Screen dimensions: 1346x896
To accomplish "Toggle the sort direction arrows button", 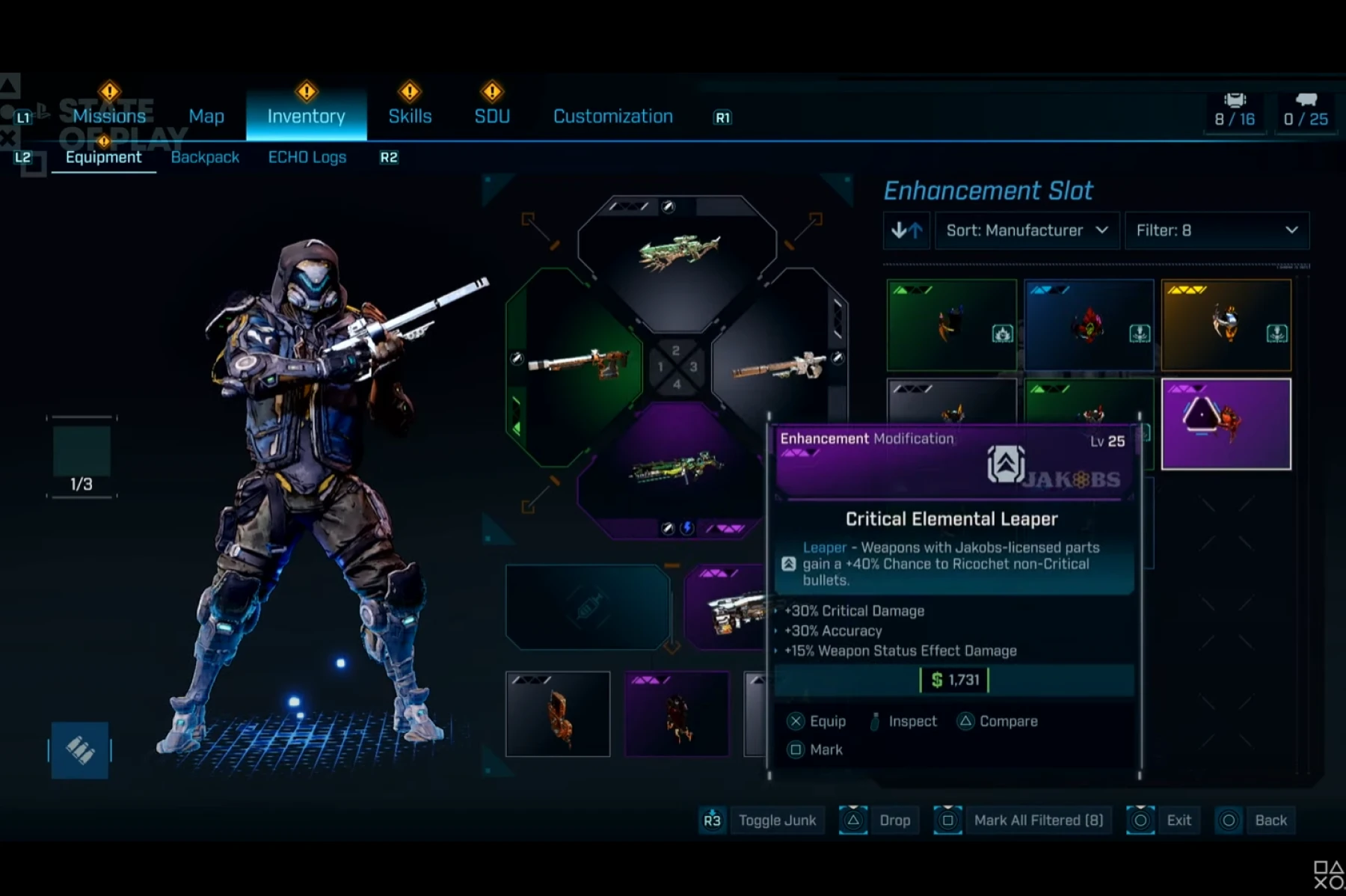I will coord(906,230).
